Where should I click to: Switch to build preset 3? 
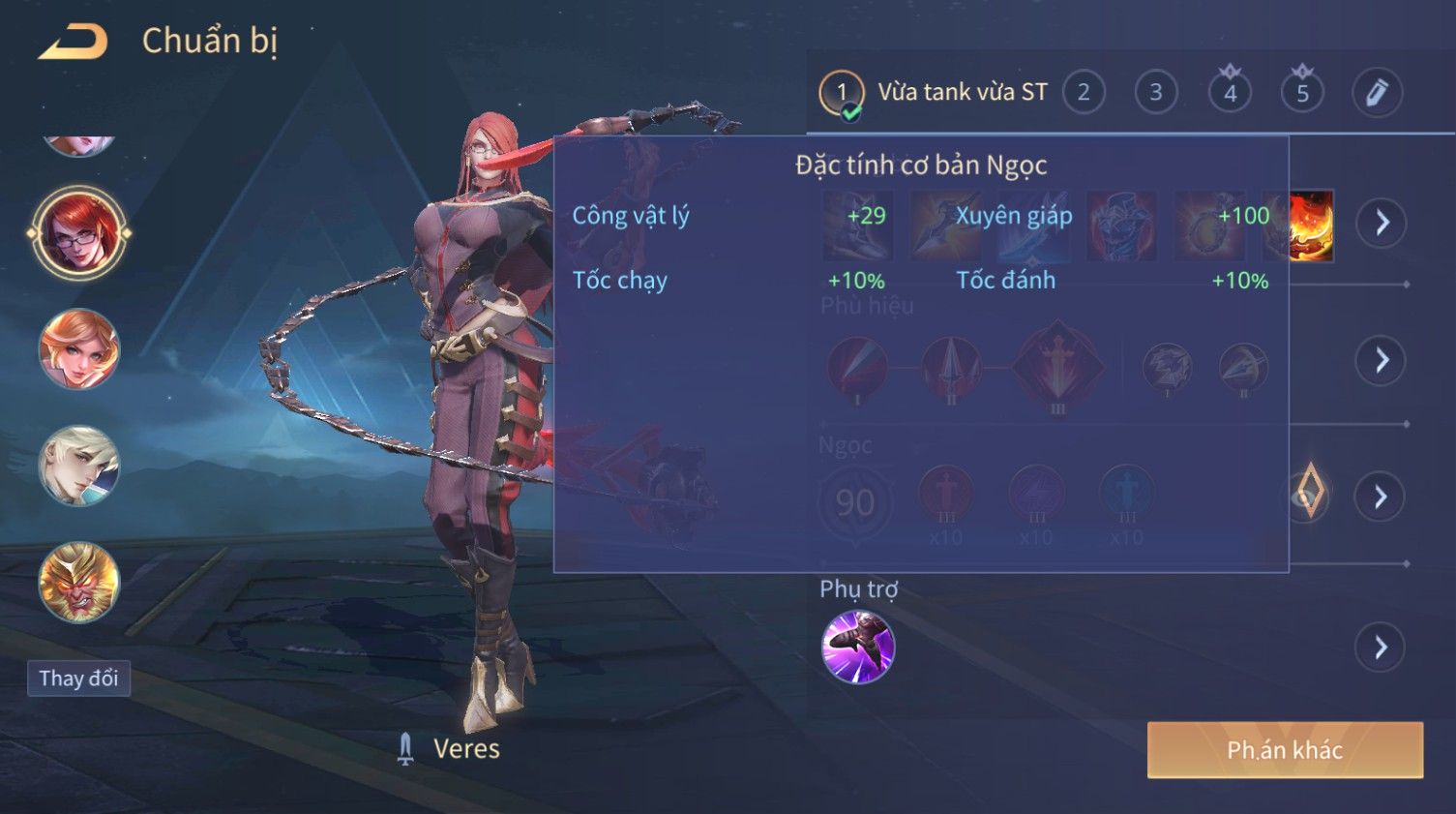[1155, 93]
